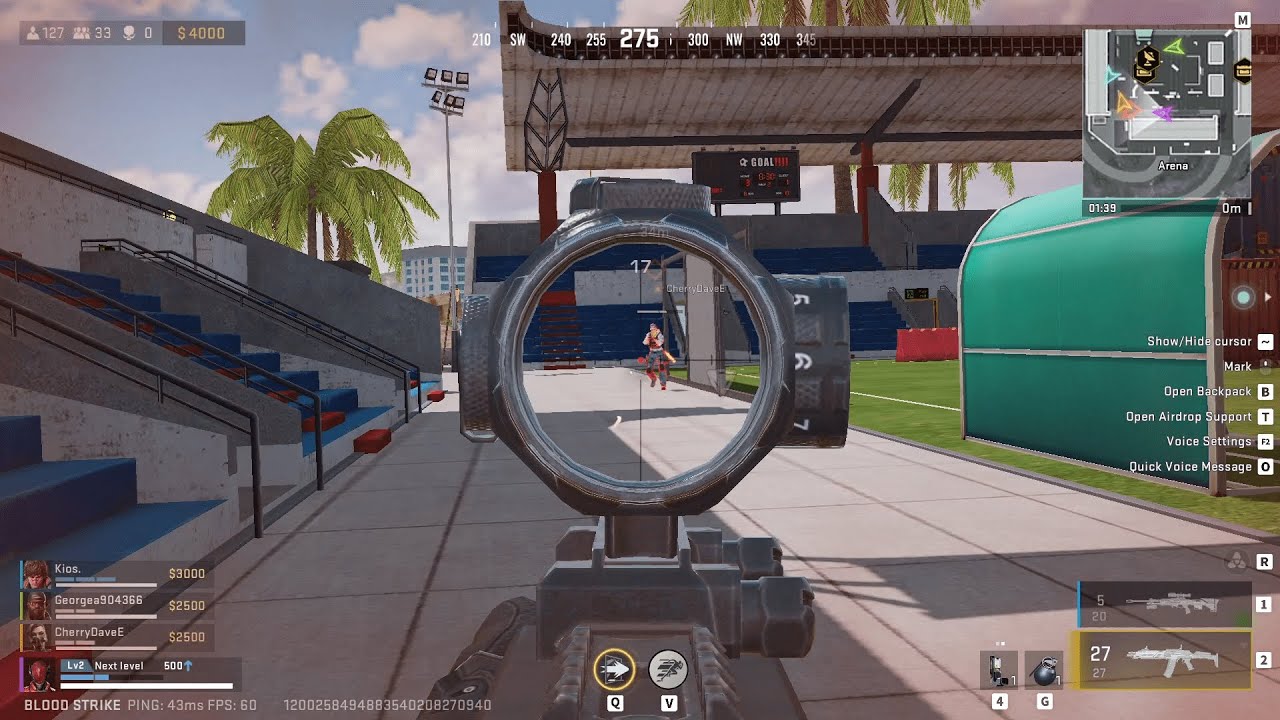Click the Mark option
This screenshot has height=720, width=1280.
(1237, 367)
